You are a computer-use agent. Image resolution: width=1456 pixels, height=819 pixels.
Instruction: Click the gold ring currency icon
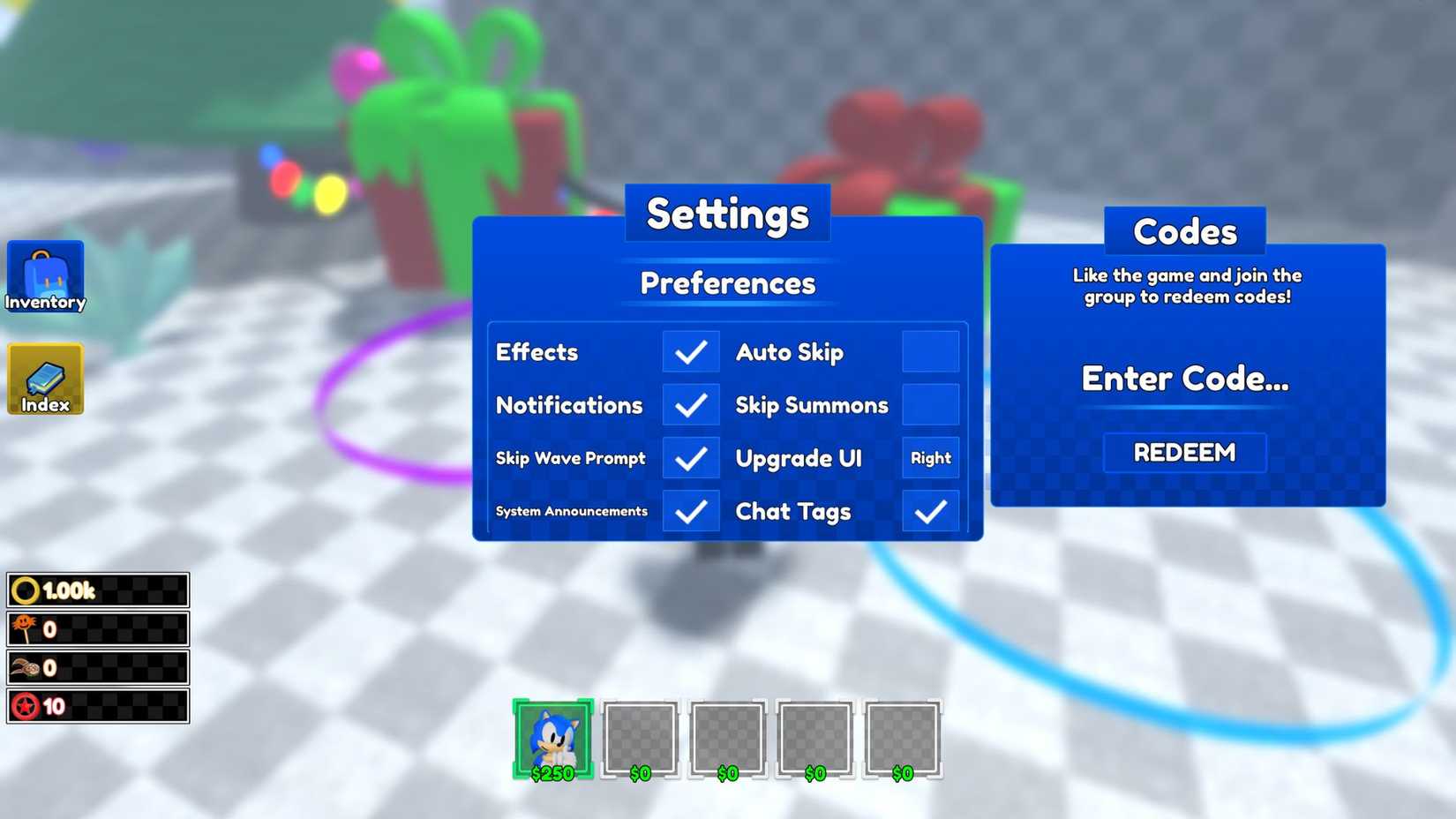click(x=25, y=589)
